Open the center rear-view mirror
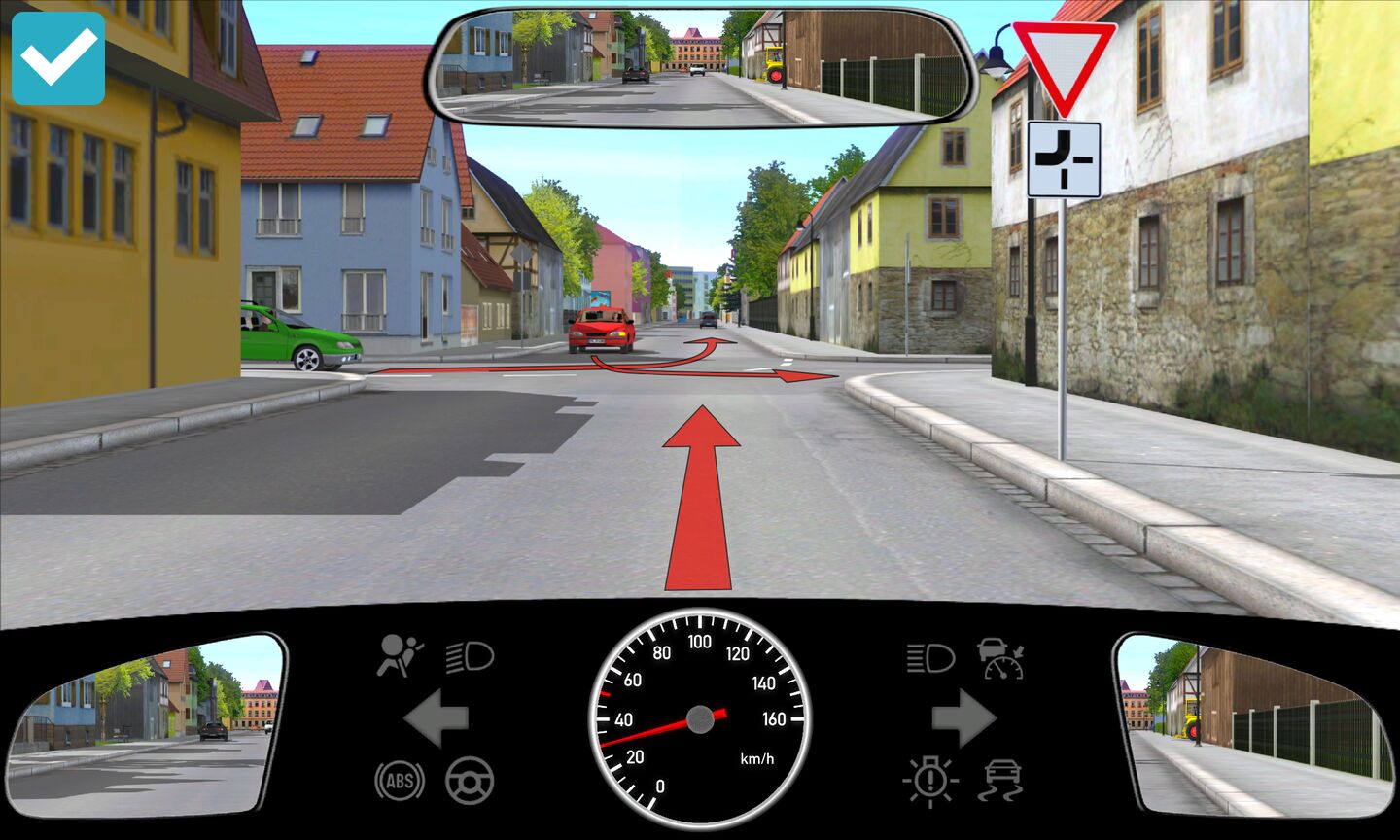The height and width of the screenshot is (840, 1400). pos(700,66)
